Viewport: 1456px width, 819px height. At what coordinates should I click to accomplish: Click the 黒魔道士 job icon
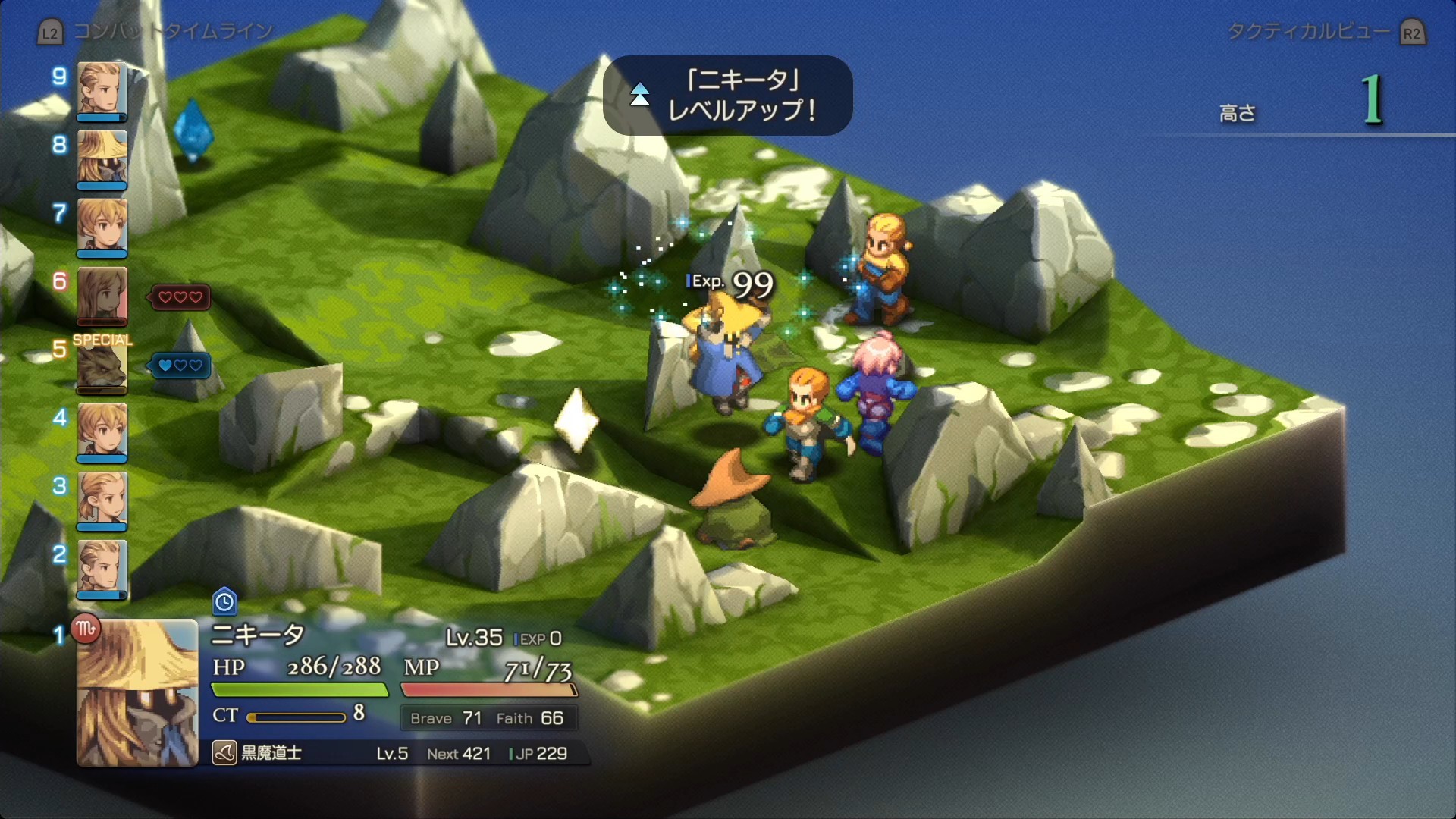click(224, 753)
